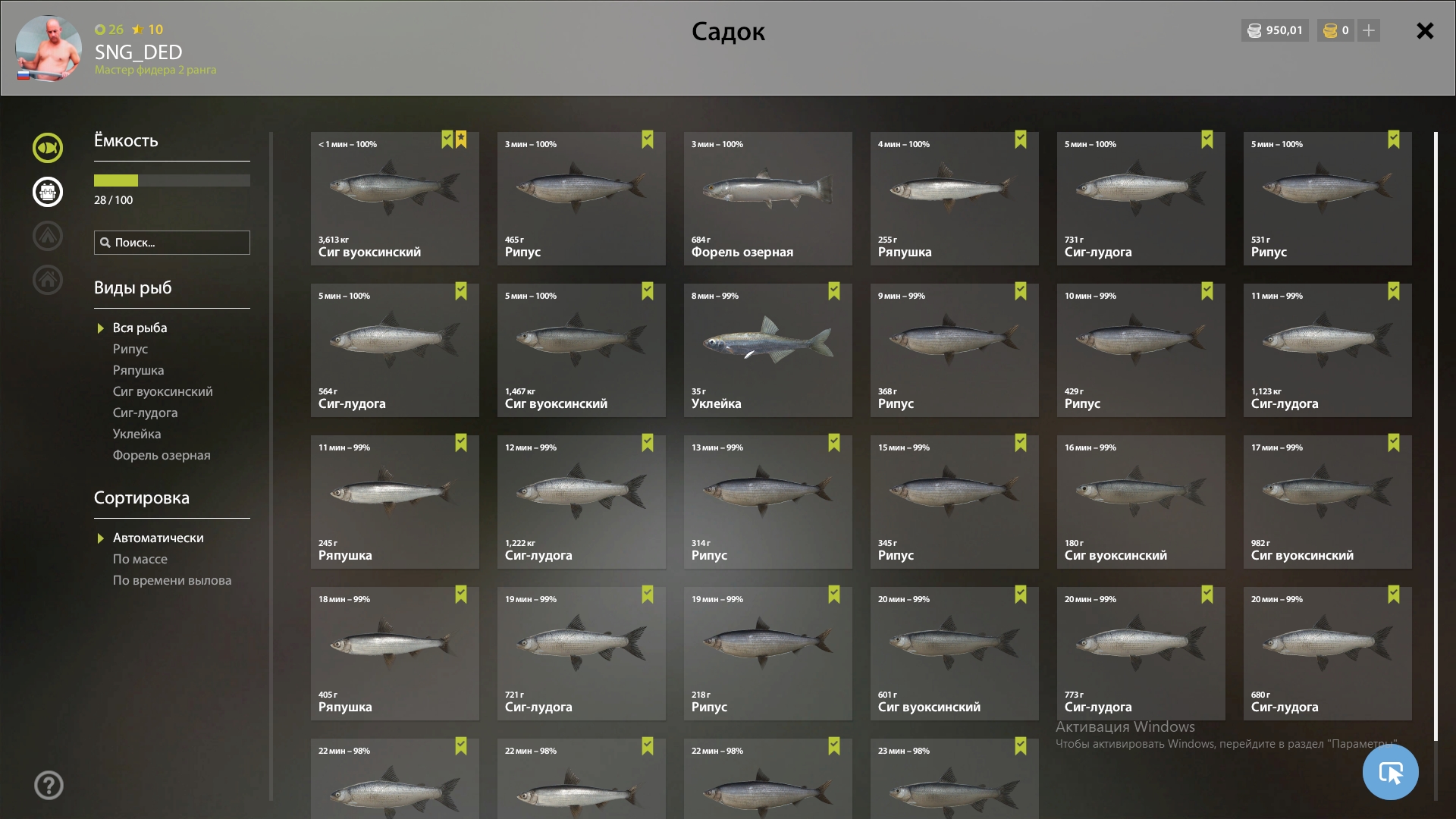This screenshot has height=819, width=1456.
Task: Choose the Уклейка species filter
Action: pos(136,434)
